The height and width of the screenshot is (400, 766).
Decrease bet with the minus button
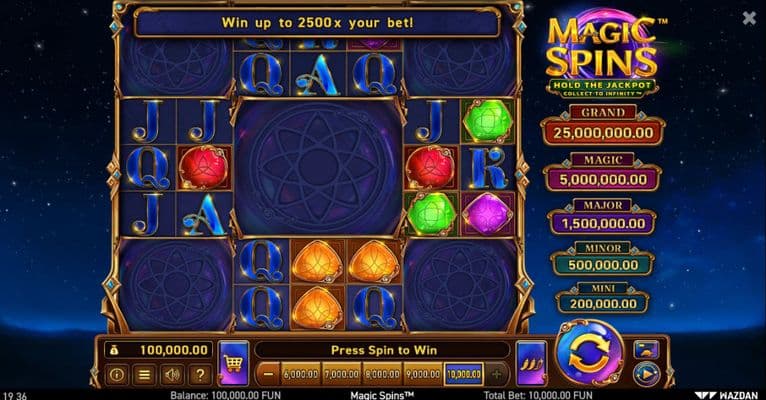point(268,375)
